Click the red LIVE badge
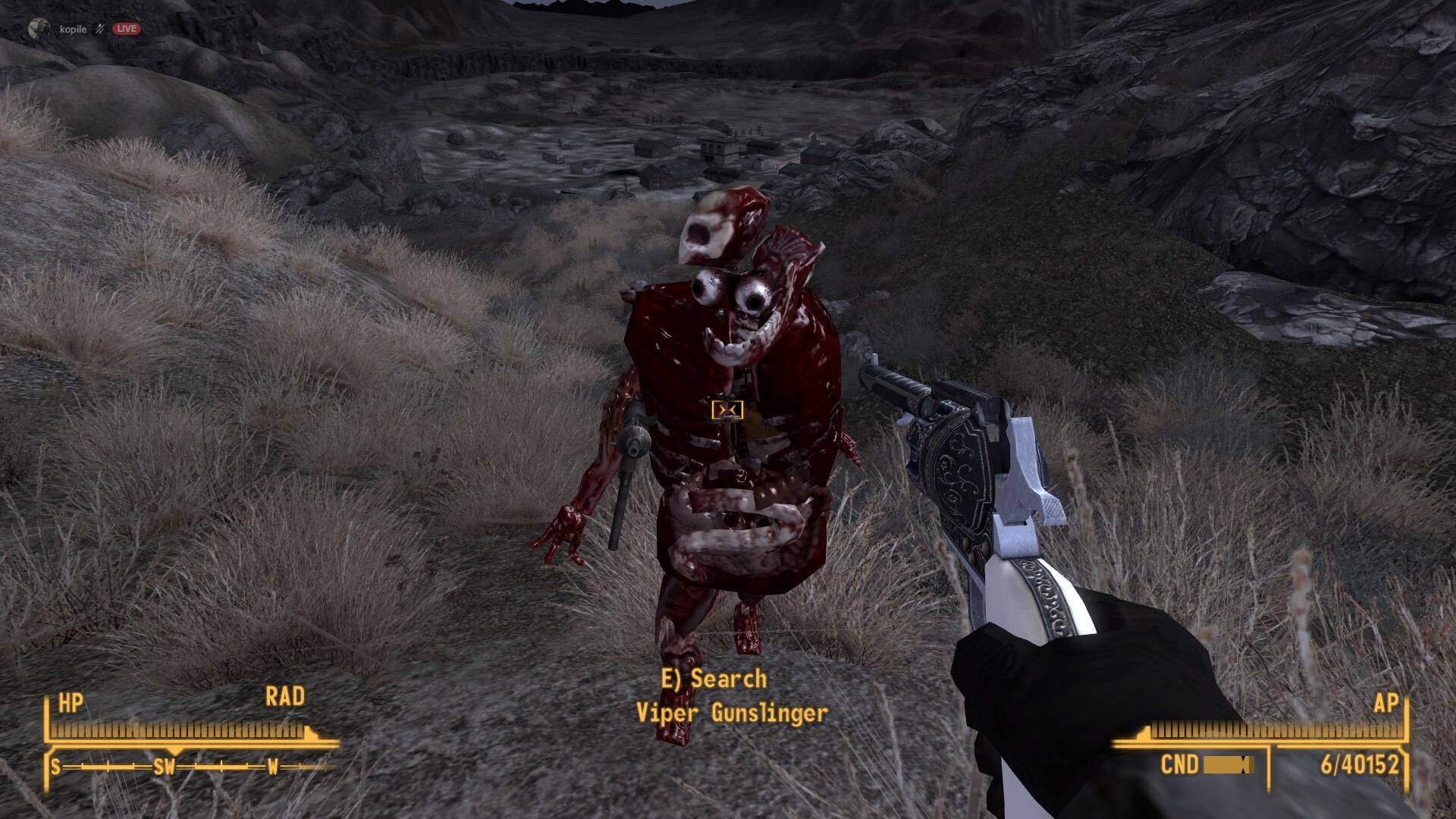1456x819 pixels. click(x=127, y=29)
